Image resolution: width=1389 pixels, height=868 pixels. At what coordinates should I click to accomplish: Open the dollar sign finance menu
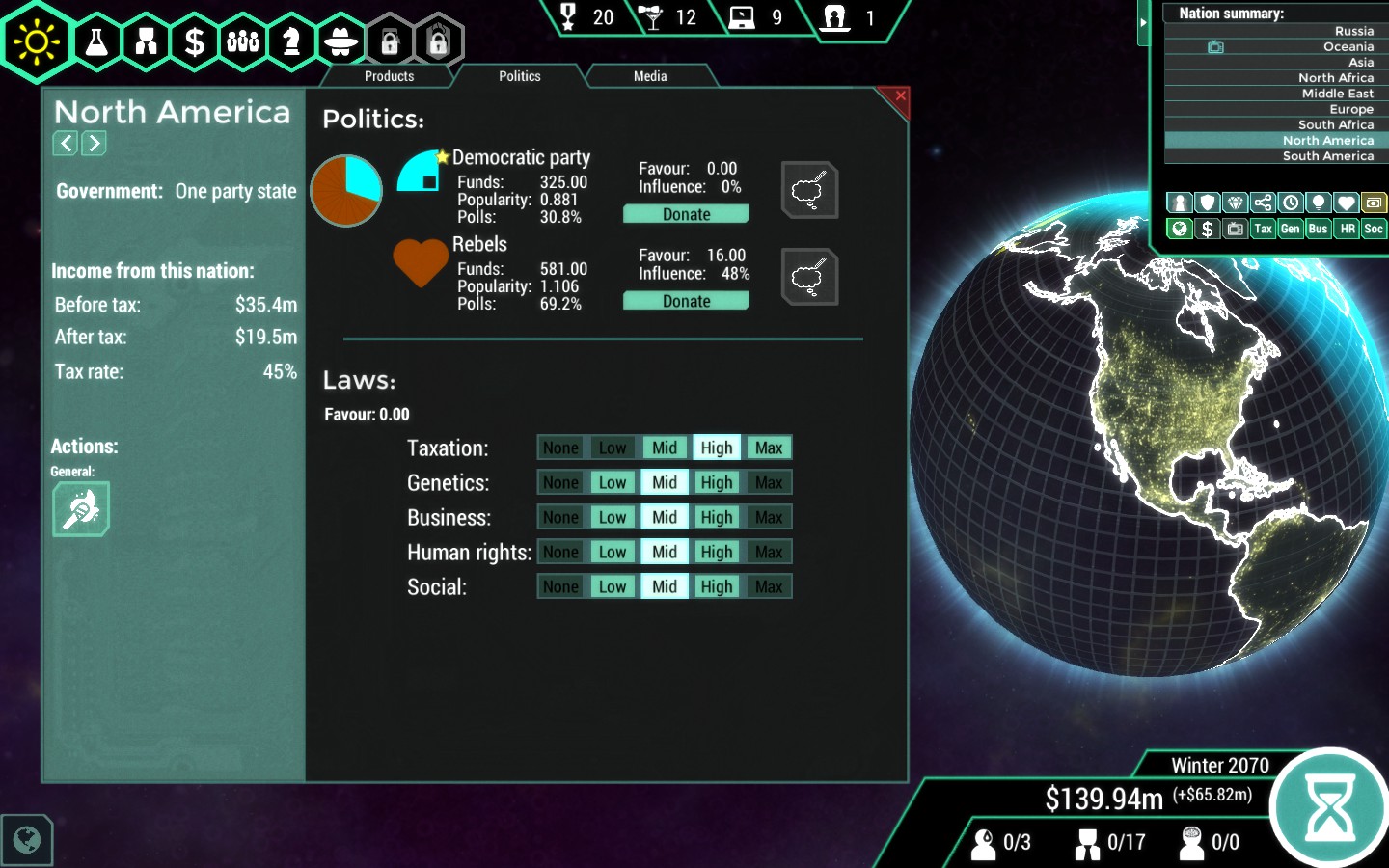(195, 41)
